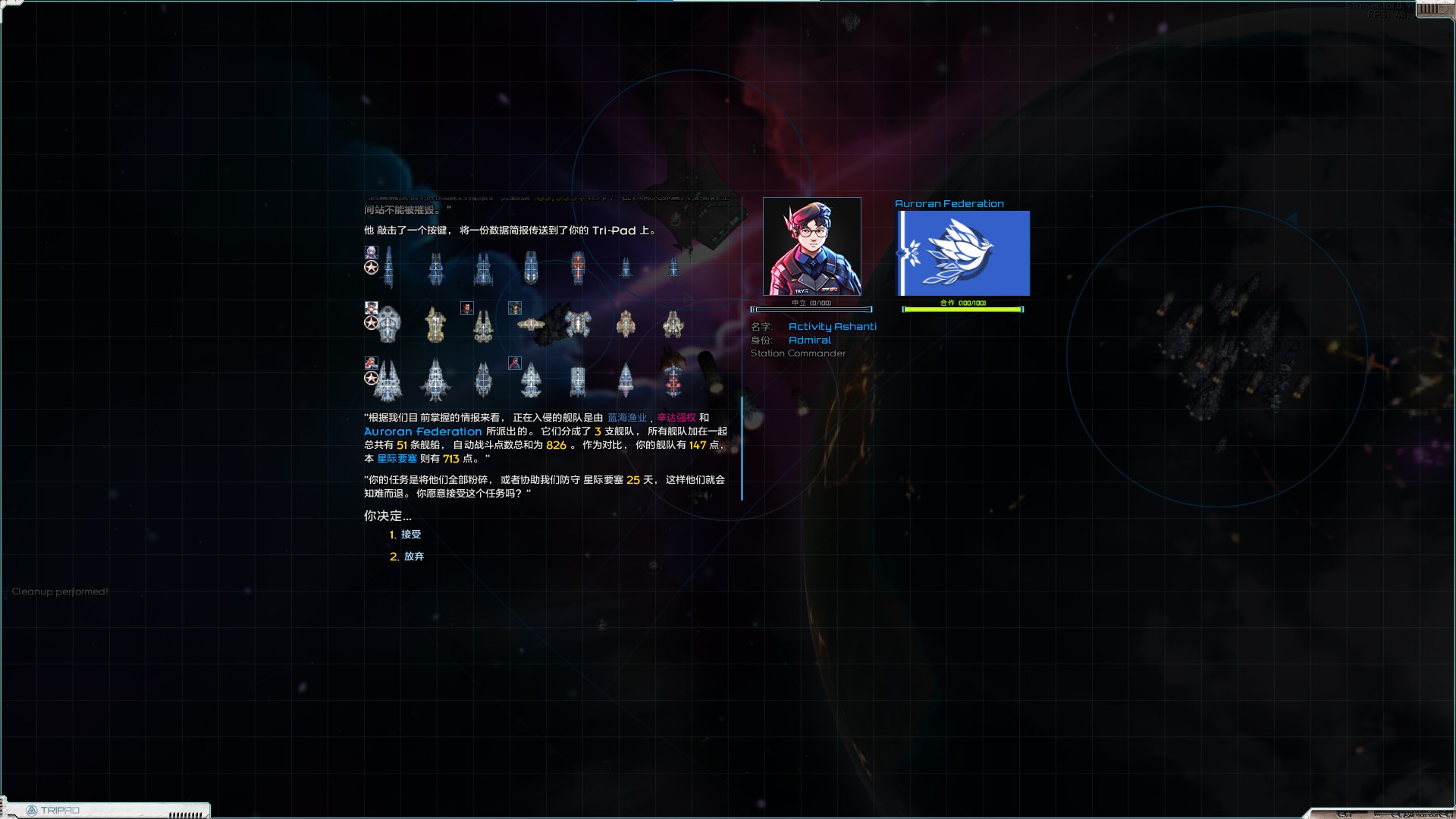Click the officer portrait icon in the third fleet row
Viewport: 1456px width, 819px height.
pos(514,363)
